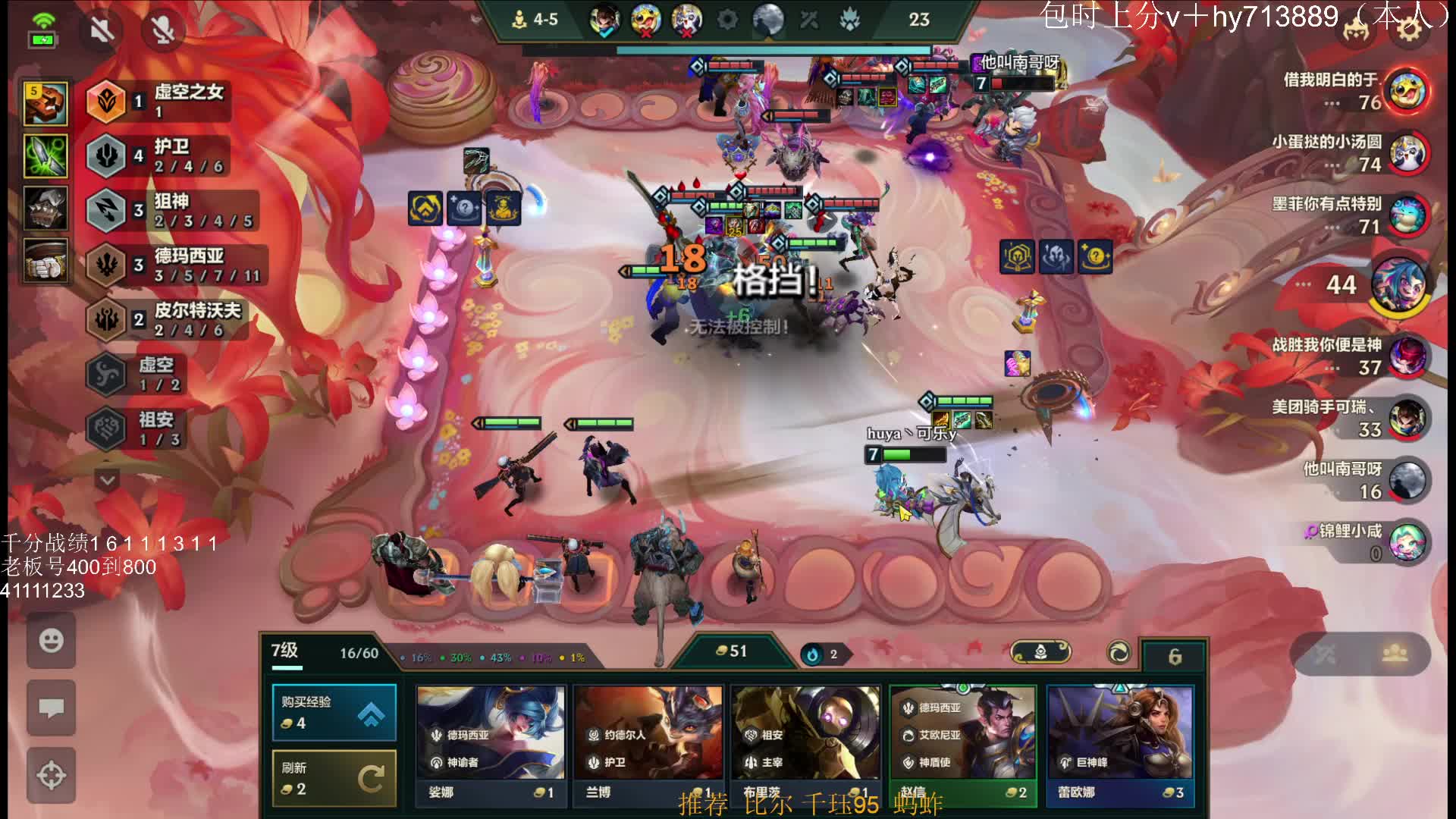Scout player 战胜我你便是神's board
The width and height of the screenshot is (1456, 819).
point(1407,356)
